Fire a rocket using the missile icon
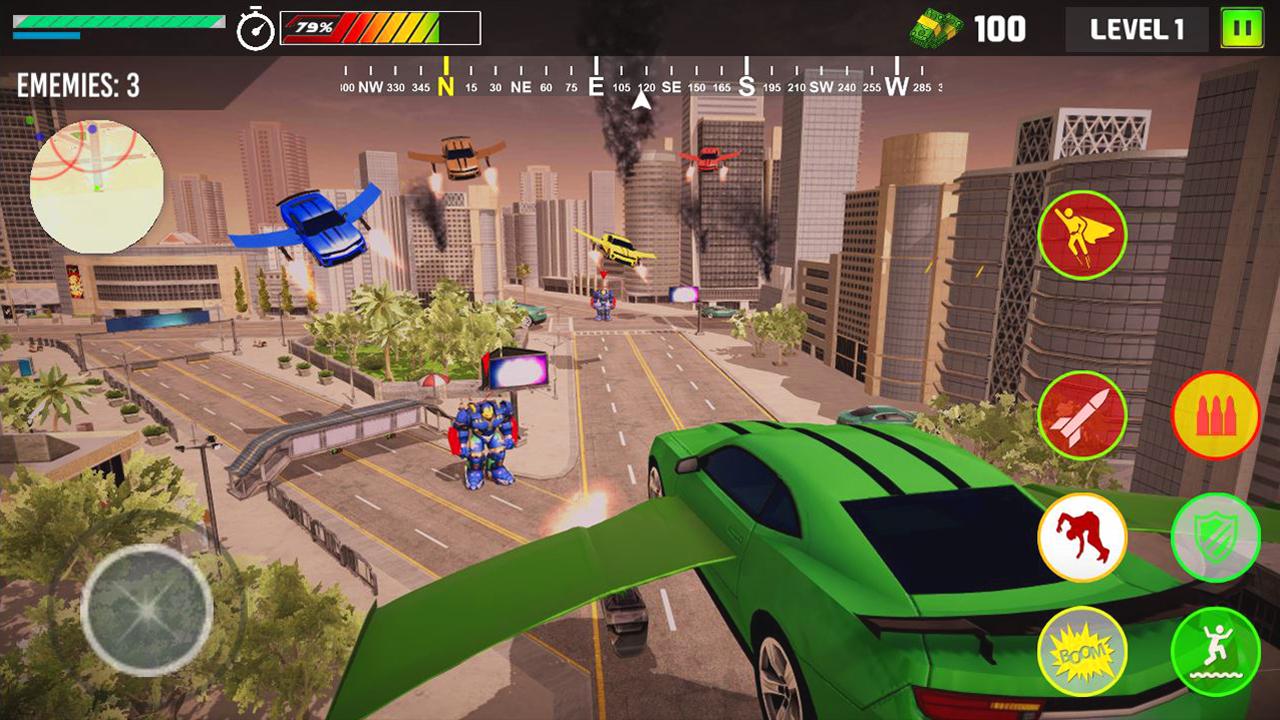 pyautogui.click(x=1083, y=412)
